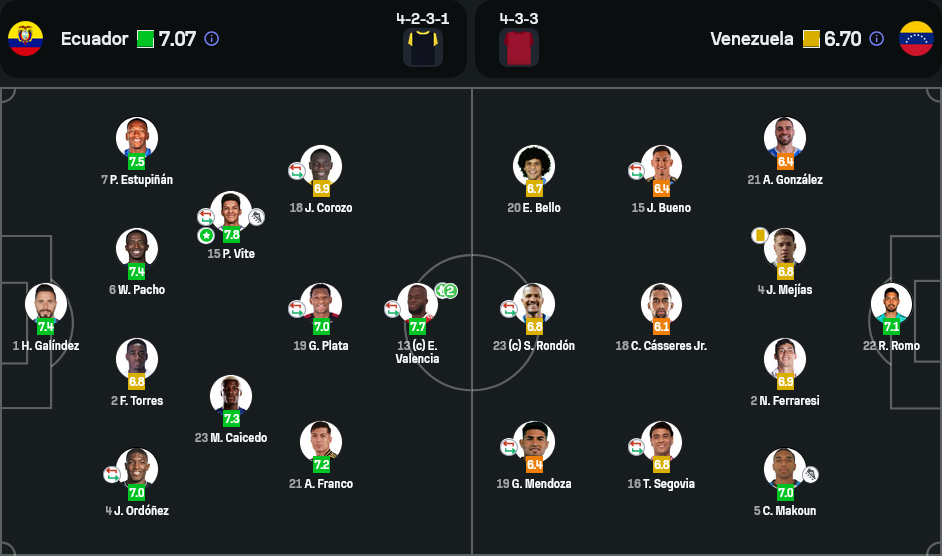Screen dimensions: 942x556
Task: Select captain E. Valencia's avatar
Action: click(x=417, y=304)
